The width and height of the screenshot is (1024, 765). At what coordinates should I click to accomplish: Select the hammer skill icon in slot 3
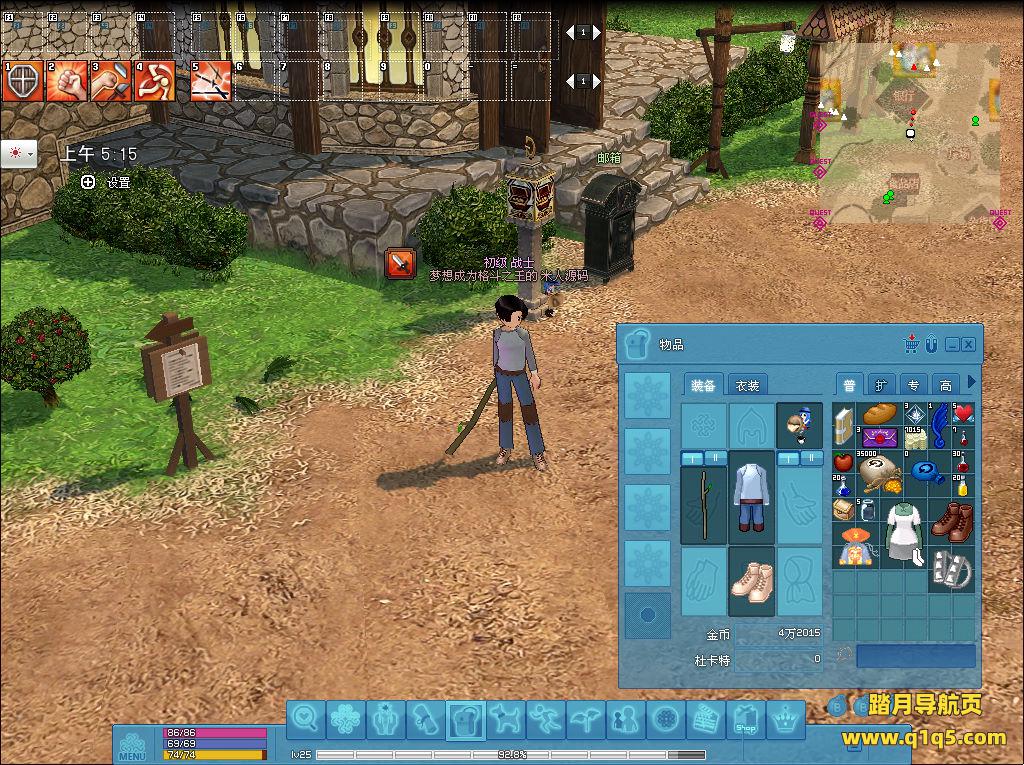110,82
